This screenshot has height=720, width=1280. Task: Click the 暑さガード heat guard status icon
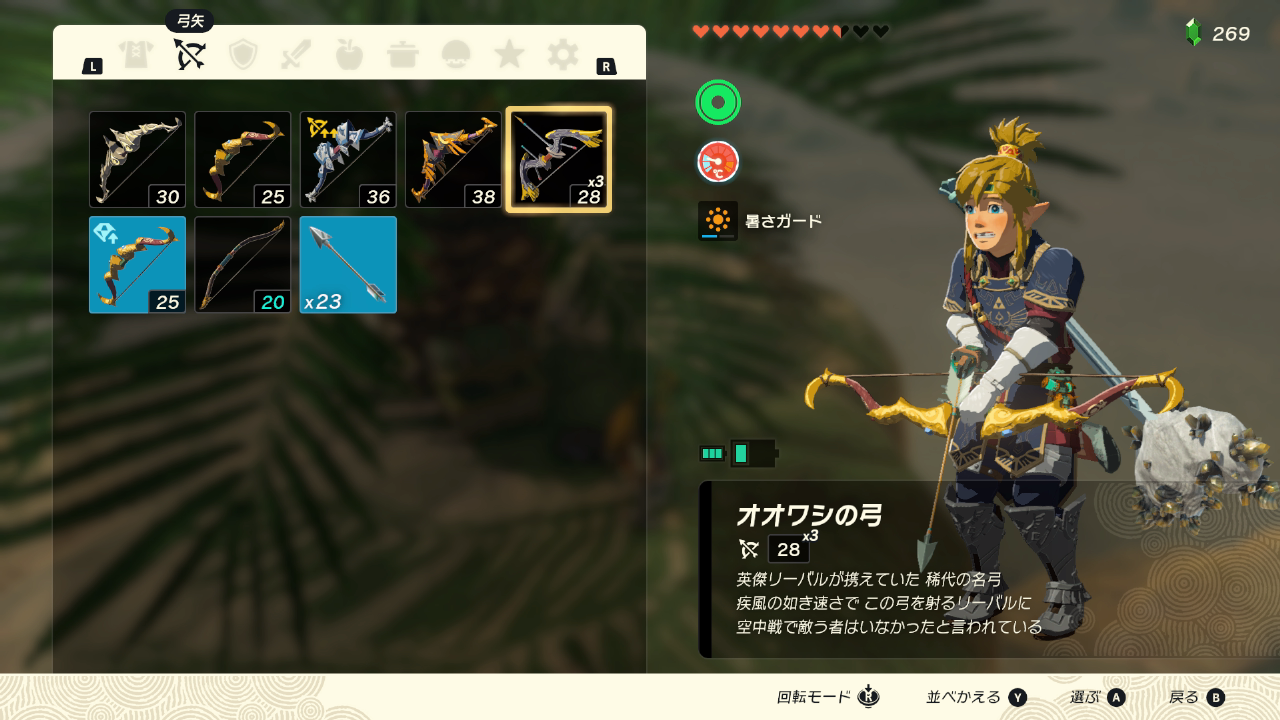click(717, 221)
